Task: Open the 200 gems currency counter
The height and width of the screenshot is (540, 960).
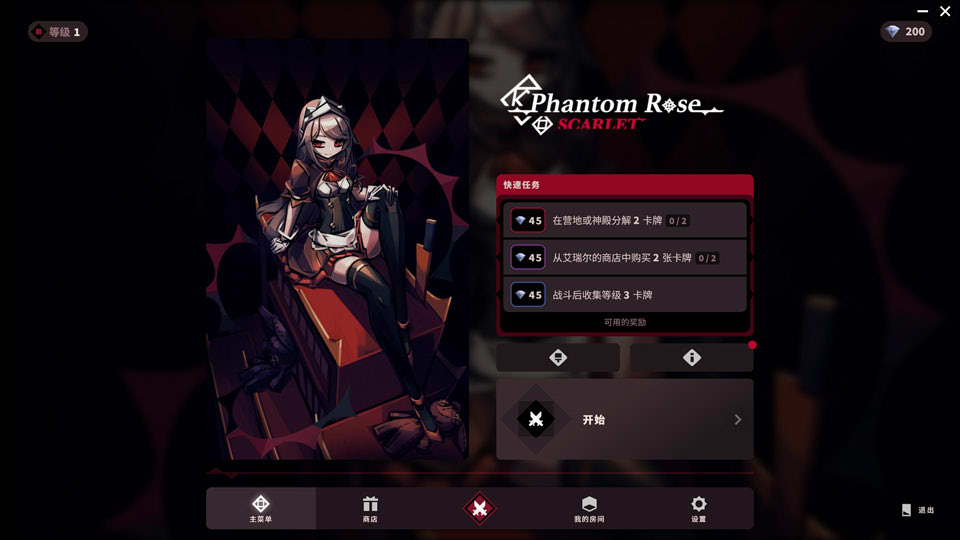Action: [905, 32]
